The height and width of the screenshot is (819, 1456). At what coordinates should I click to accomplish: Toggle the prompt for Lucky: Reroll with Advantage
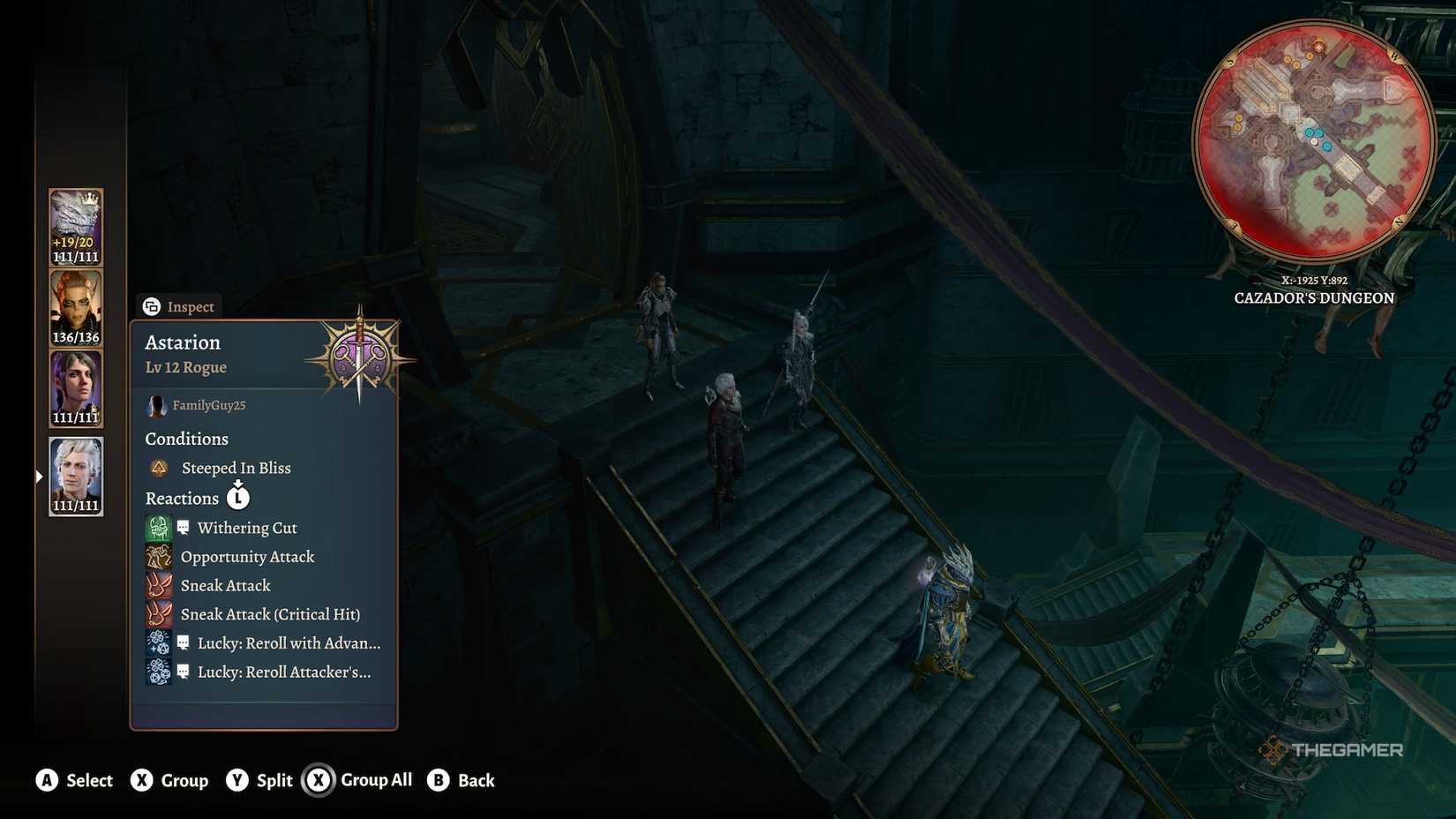(183, 642)
